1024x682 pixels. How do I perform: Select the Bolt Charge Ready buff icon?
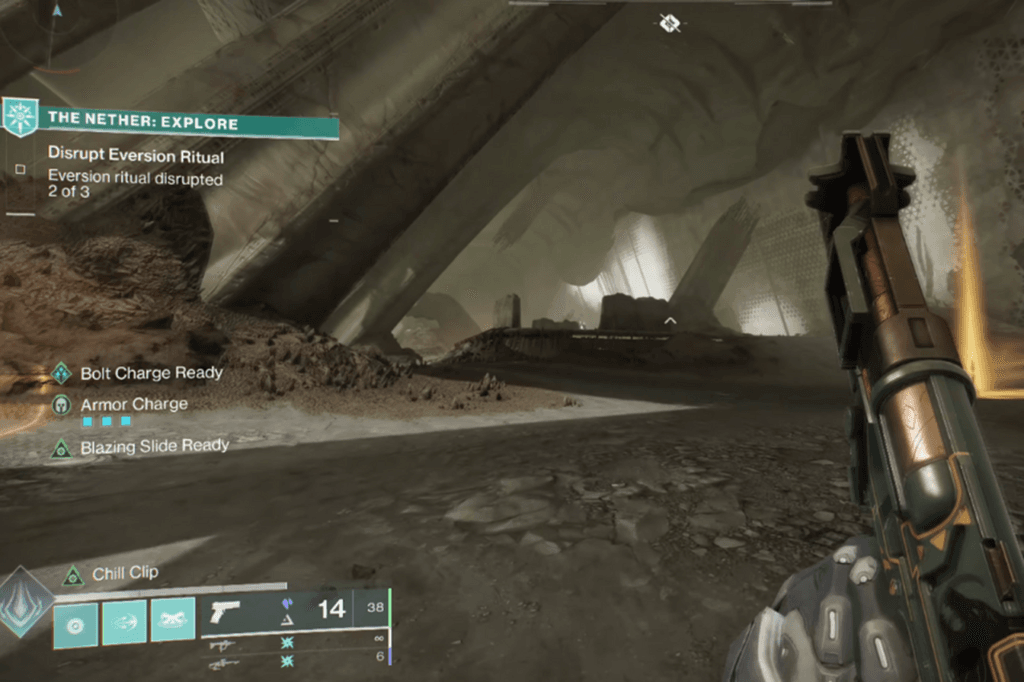point(62,373)
